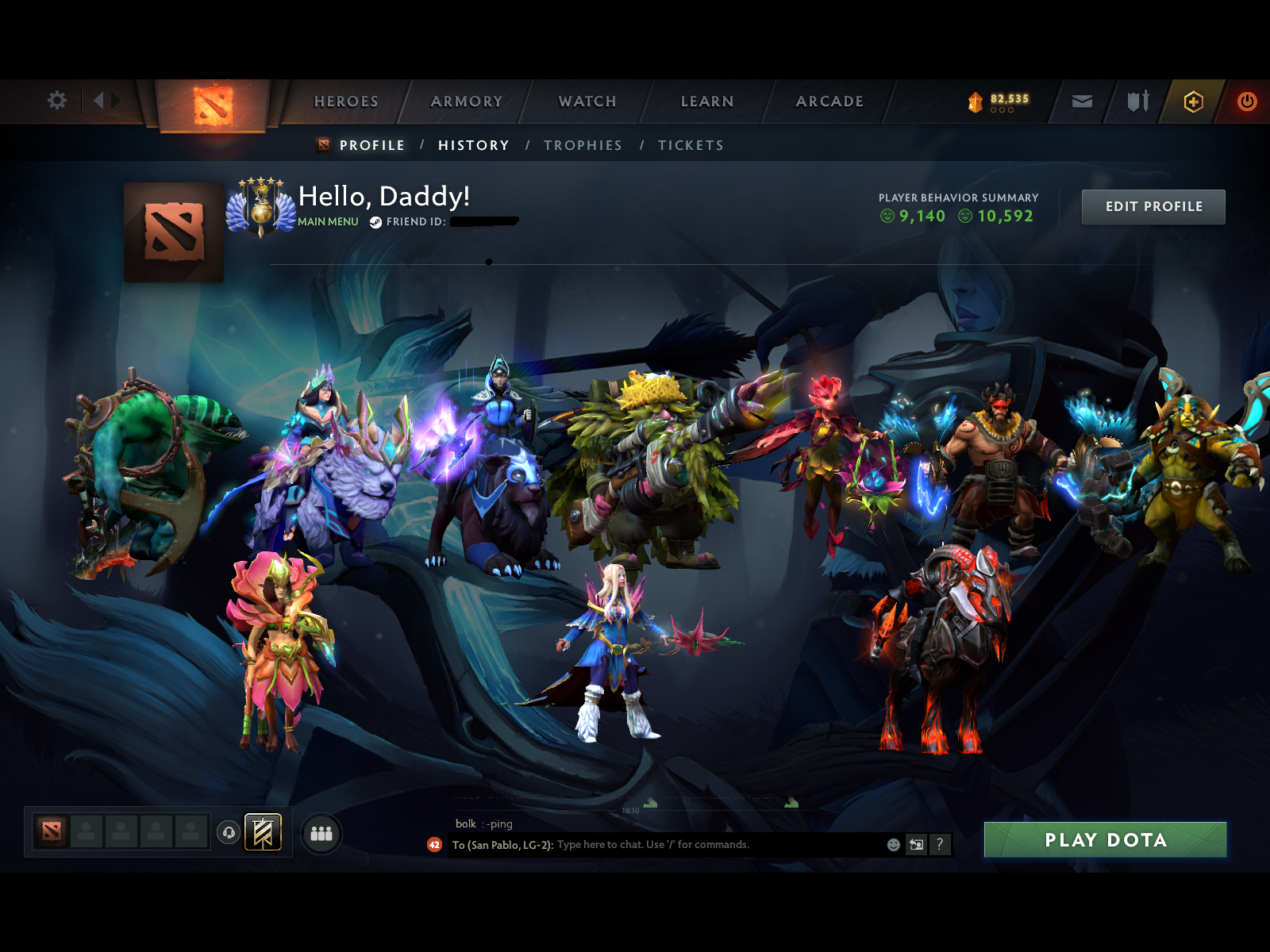Open Dota Plus with the gold plus hexagon
This screenshot has height=952, width=1270.
click(1193, 102)
